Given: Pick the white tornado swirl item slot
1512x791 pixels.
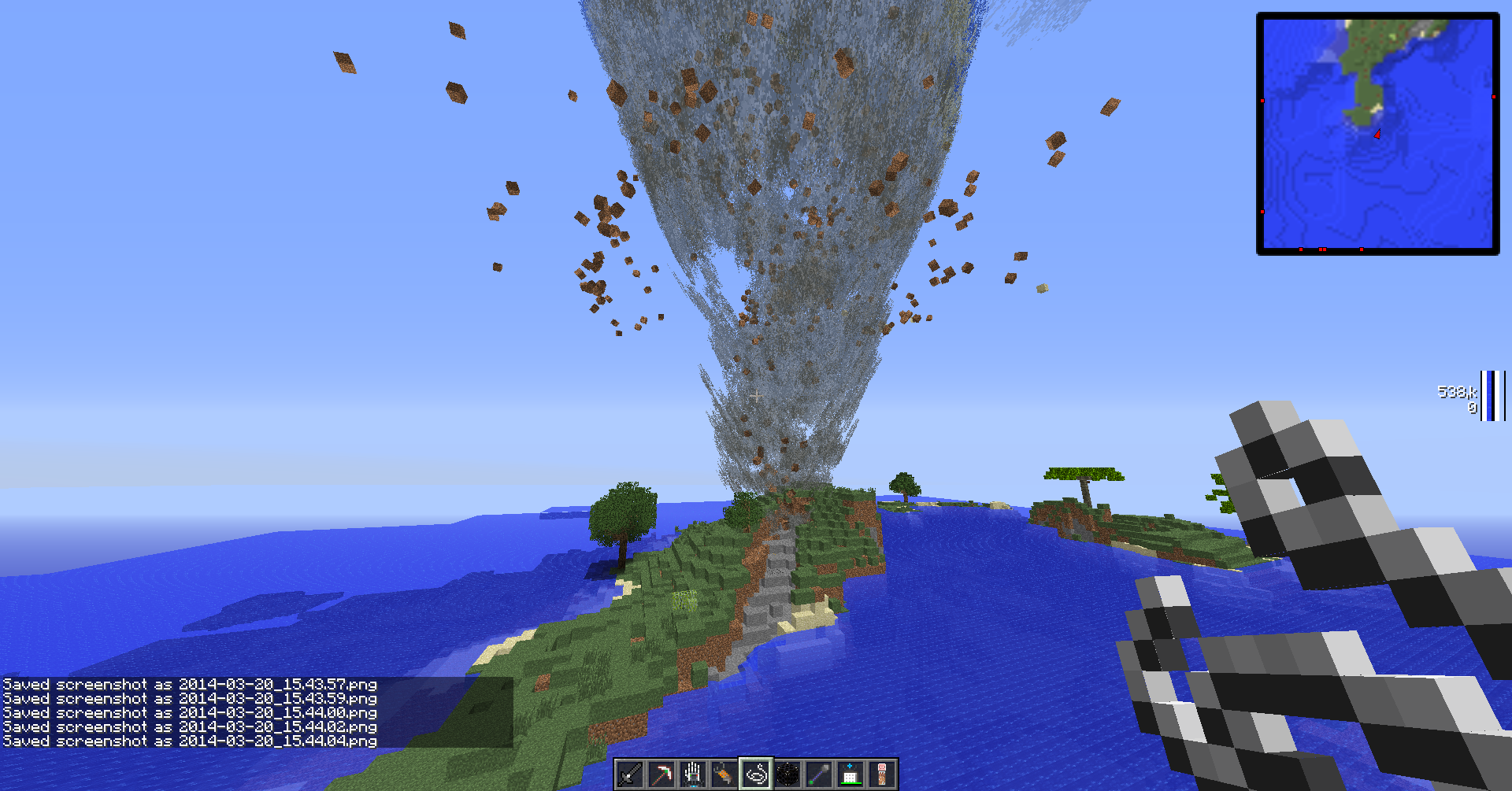Looking at the screenshot, I should pos(756,774).
